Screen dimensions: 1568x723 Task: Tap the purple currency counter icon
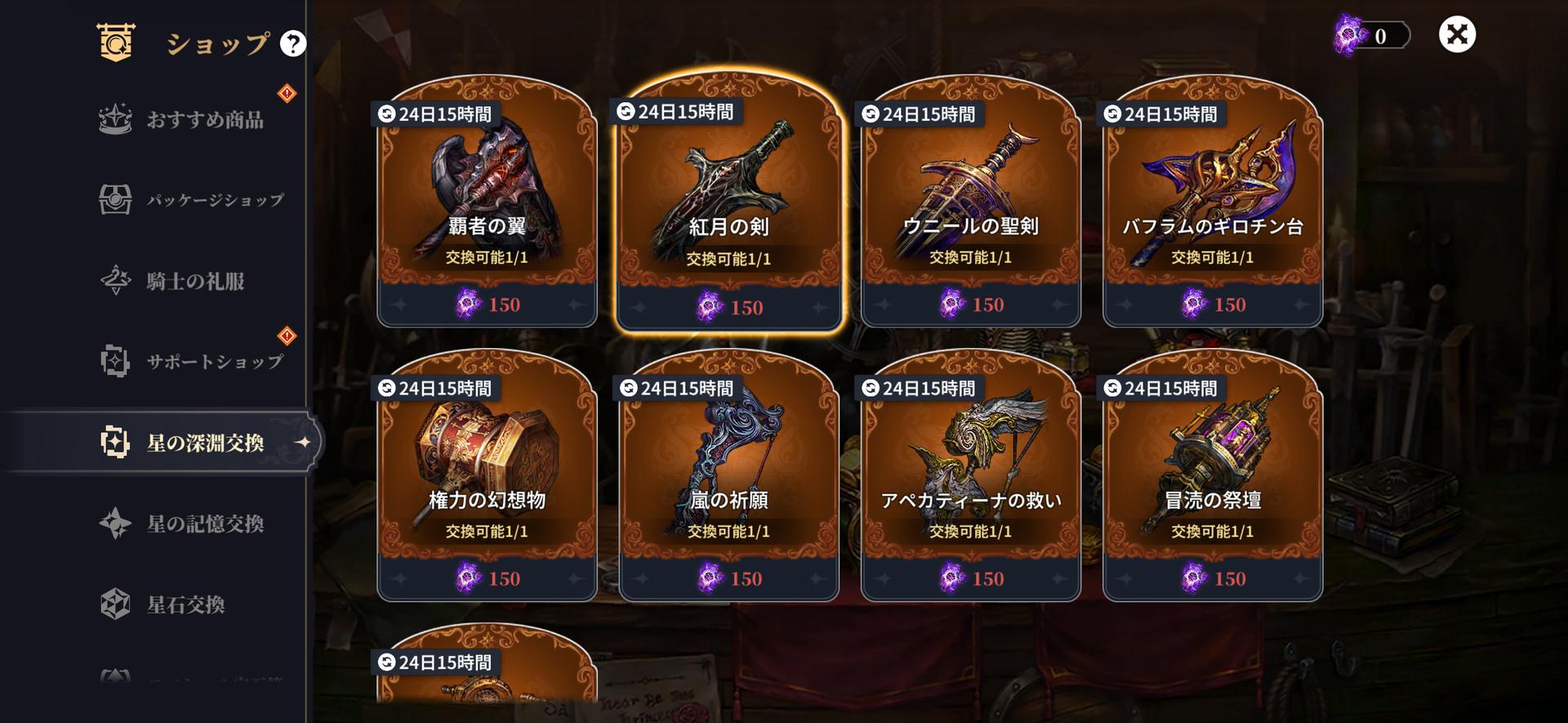(x=1351, y=36)
